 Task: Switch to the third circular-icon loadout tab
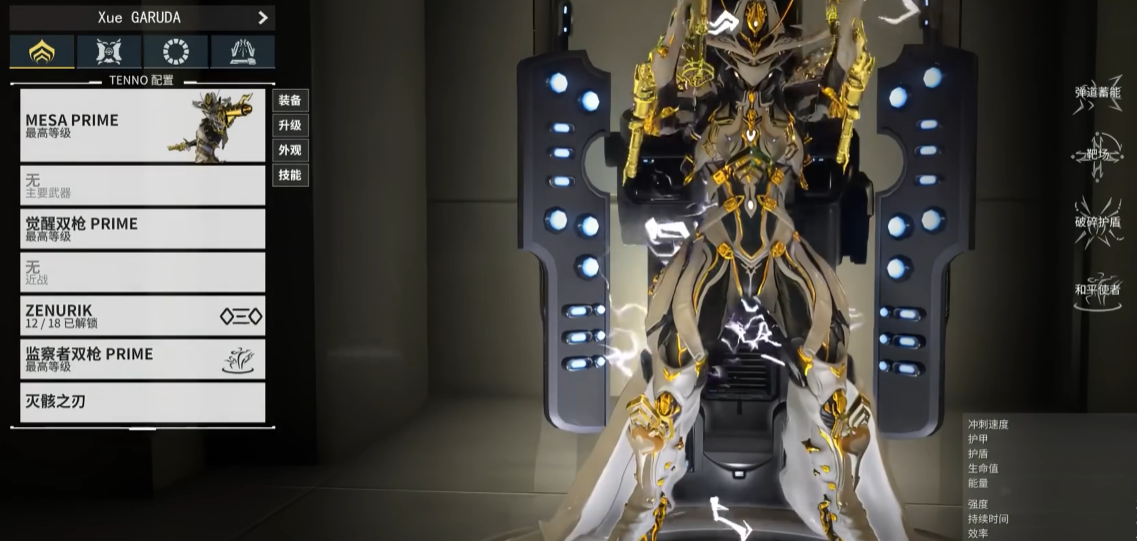coord(176,52)
